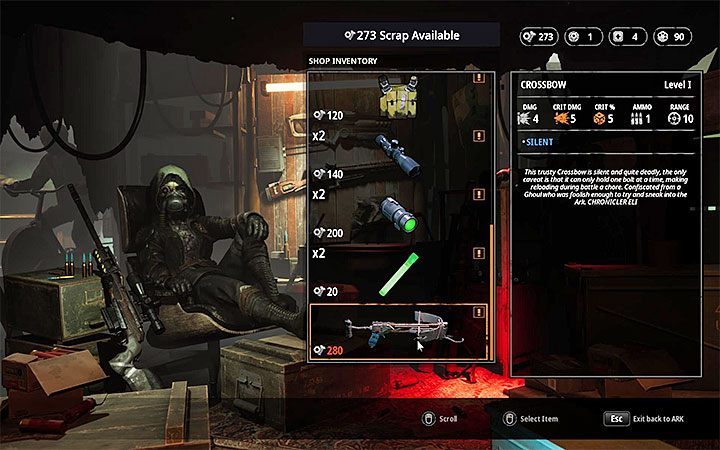Screen dimensions: 720x450
Task: Click the info badge on the scope row
Action: coord(481,139)
